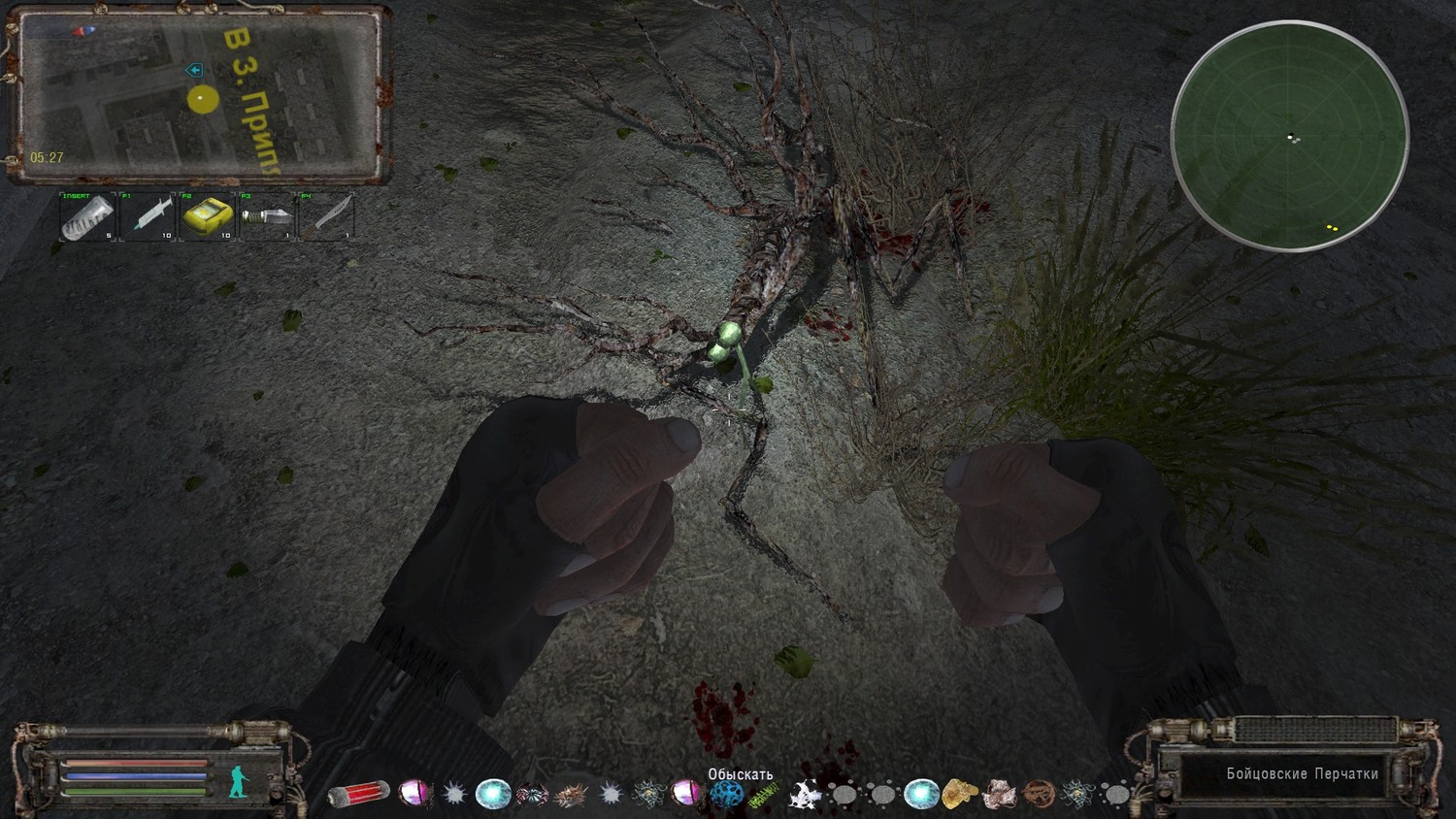The image size is (1456, 819).
Task: Pick the green streaked artifact on belt
Action: (x=765, y=796)
